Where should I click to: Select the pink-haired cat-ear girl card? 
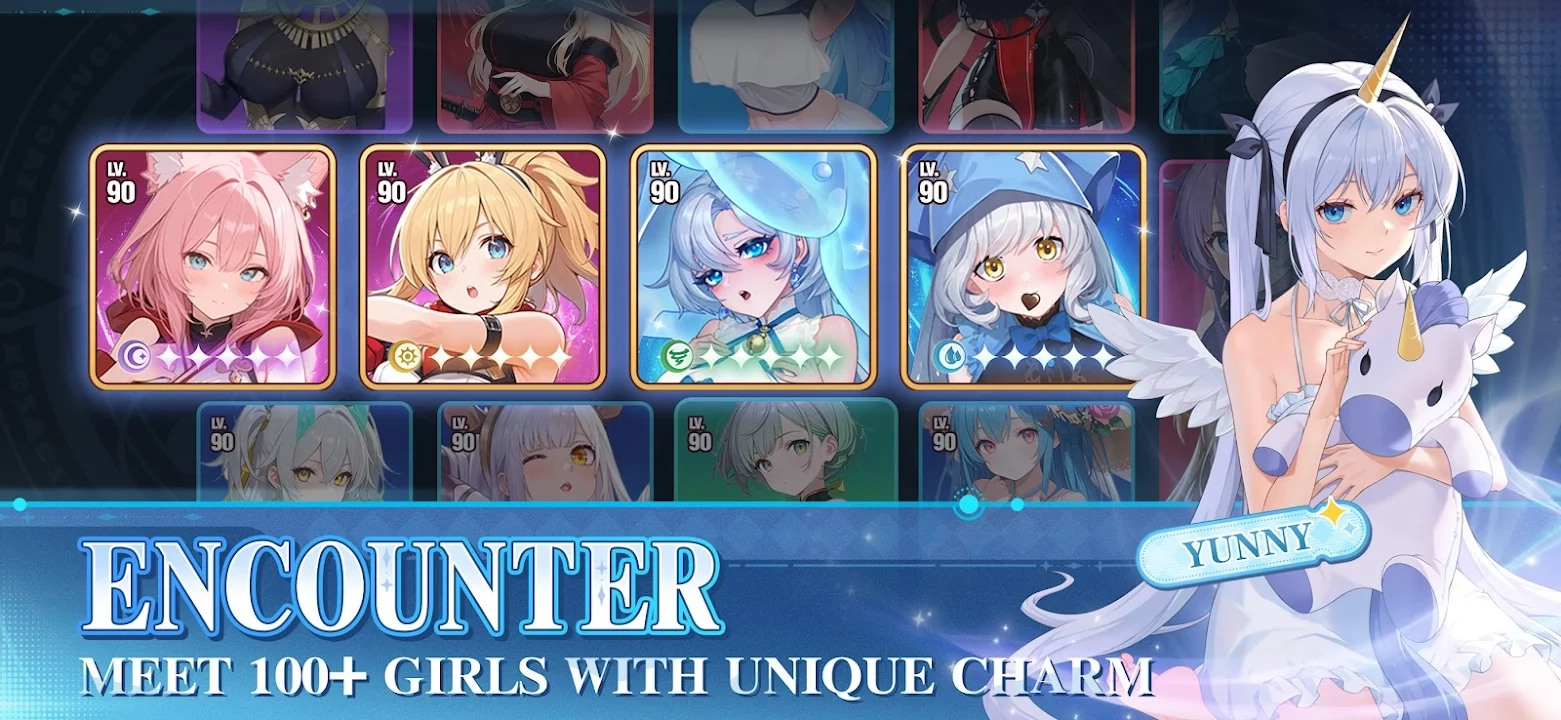(x=212, y=266)
